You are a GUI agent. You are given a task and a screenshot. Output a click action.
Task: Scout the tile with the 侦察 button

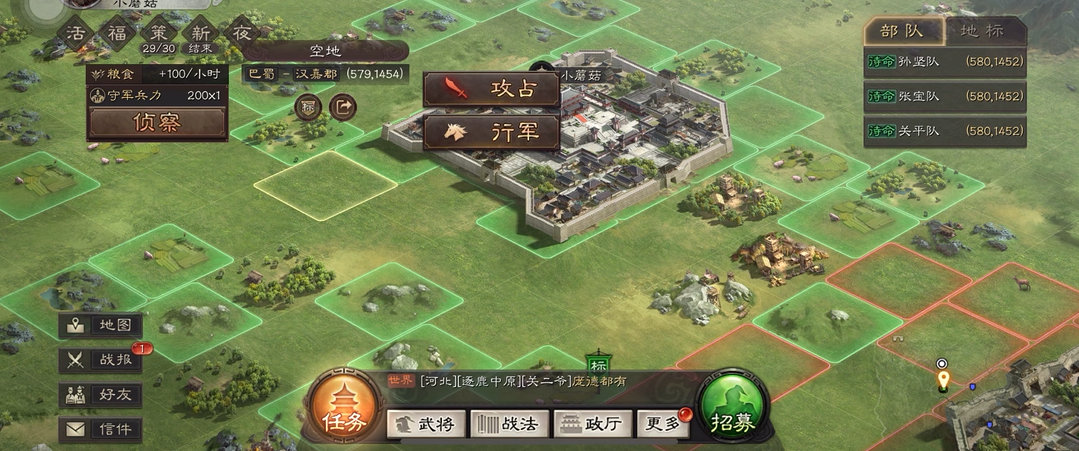coord(157,122)
